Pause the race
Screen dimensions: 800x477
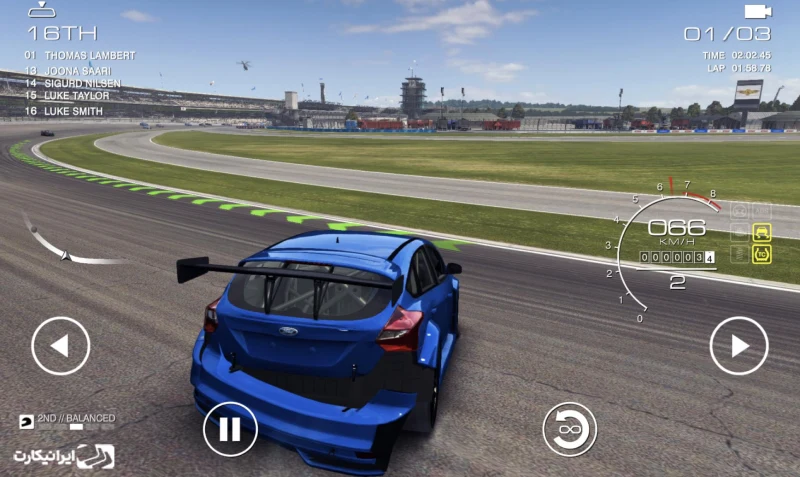(230, 429)
